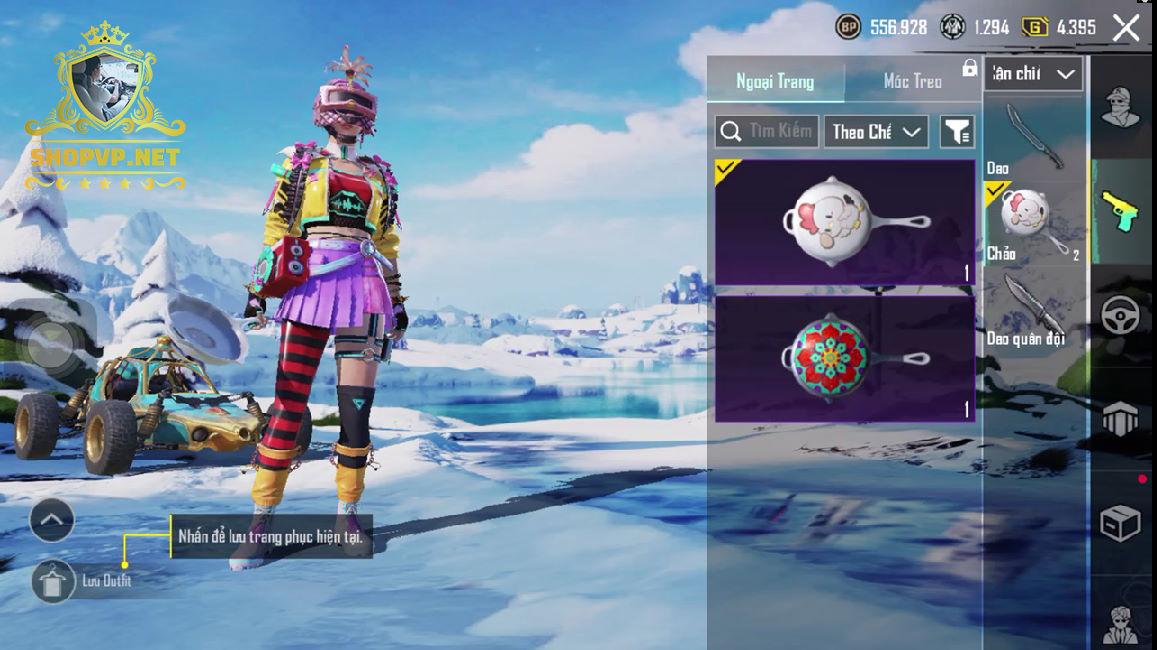Open the parachute gear section

coord(1121,418)
